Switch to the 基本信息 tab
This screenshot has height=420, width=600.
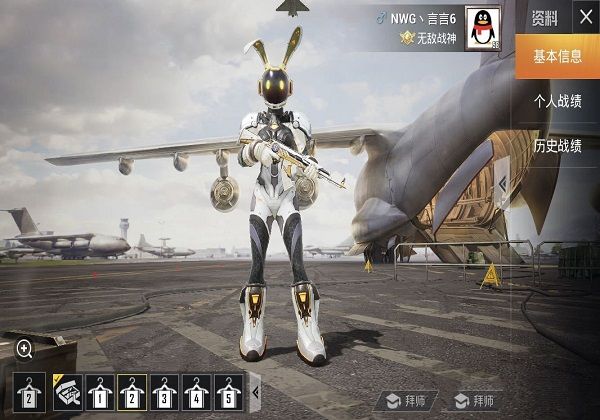(557, 56)
